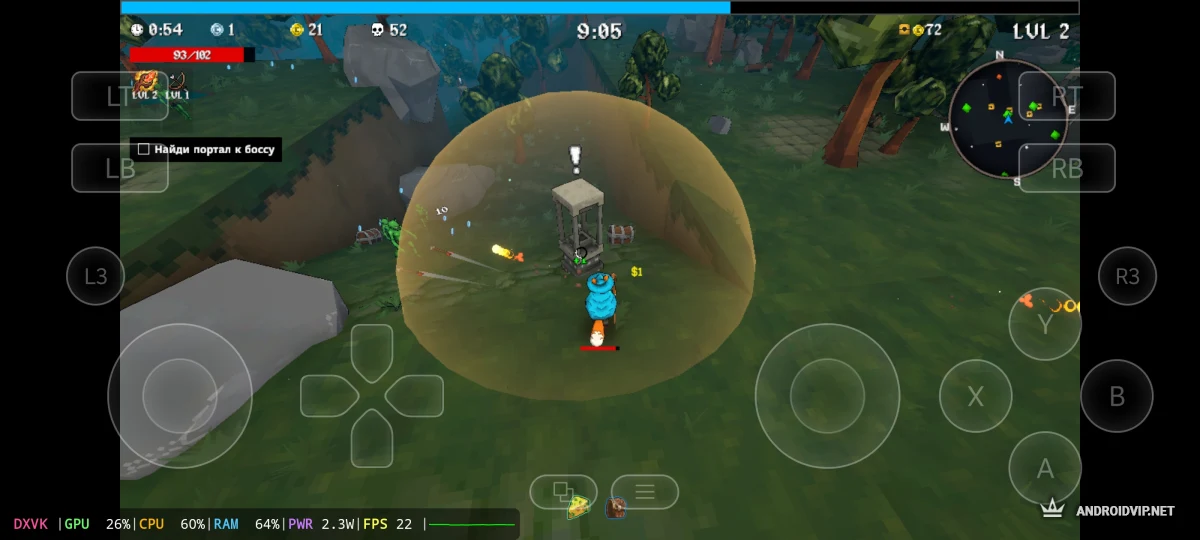Image resolution: width=1200 pixels, height=540 pixels.
Task: Open the circular minimap
Action: pos(1007,118)
